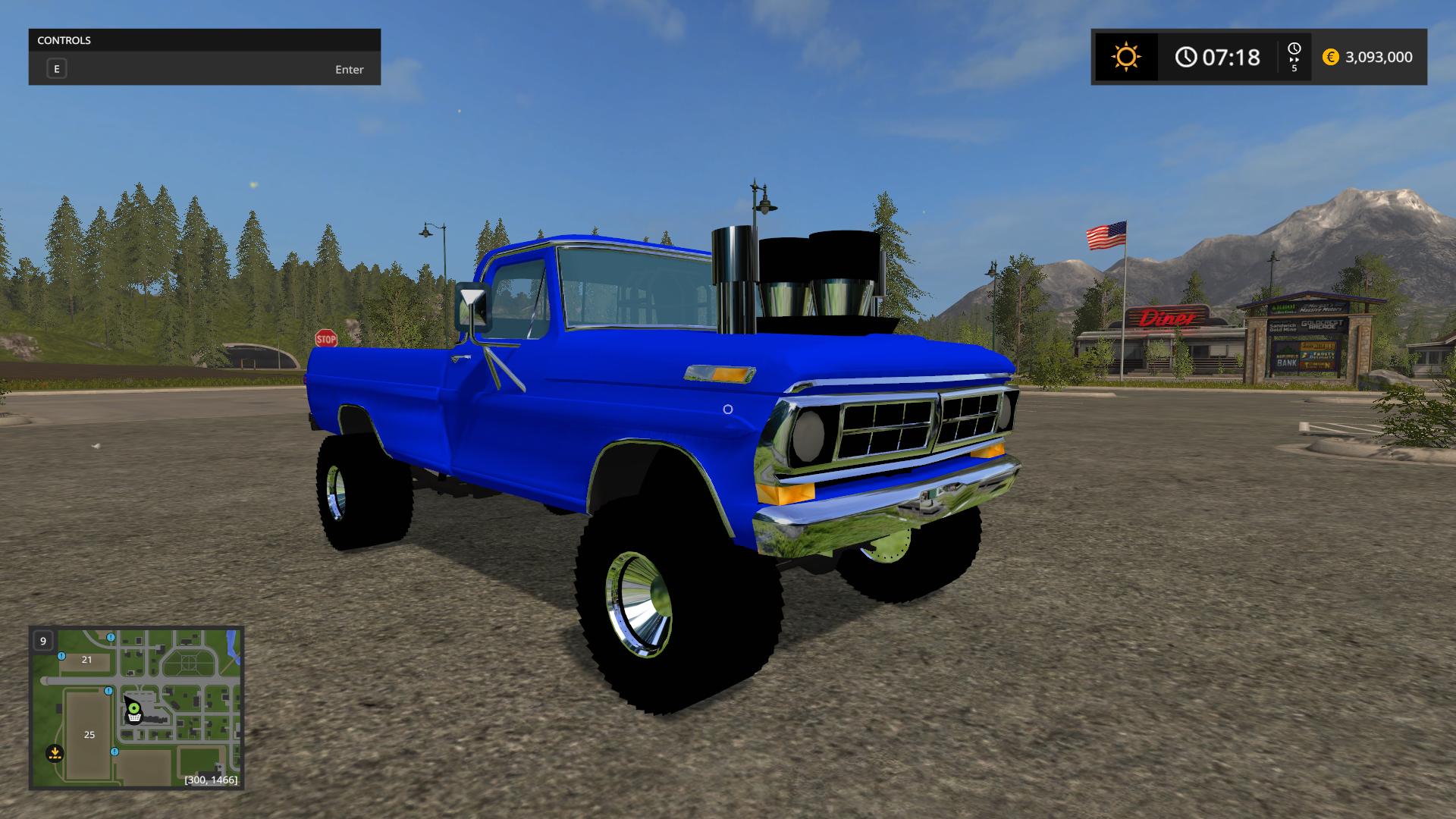Click the yellow download marker on minimap

coord(55,753)
